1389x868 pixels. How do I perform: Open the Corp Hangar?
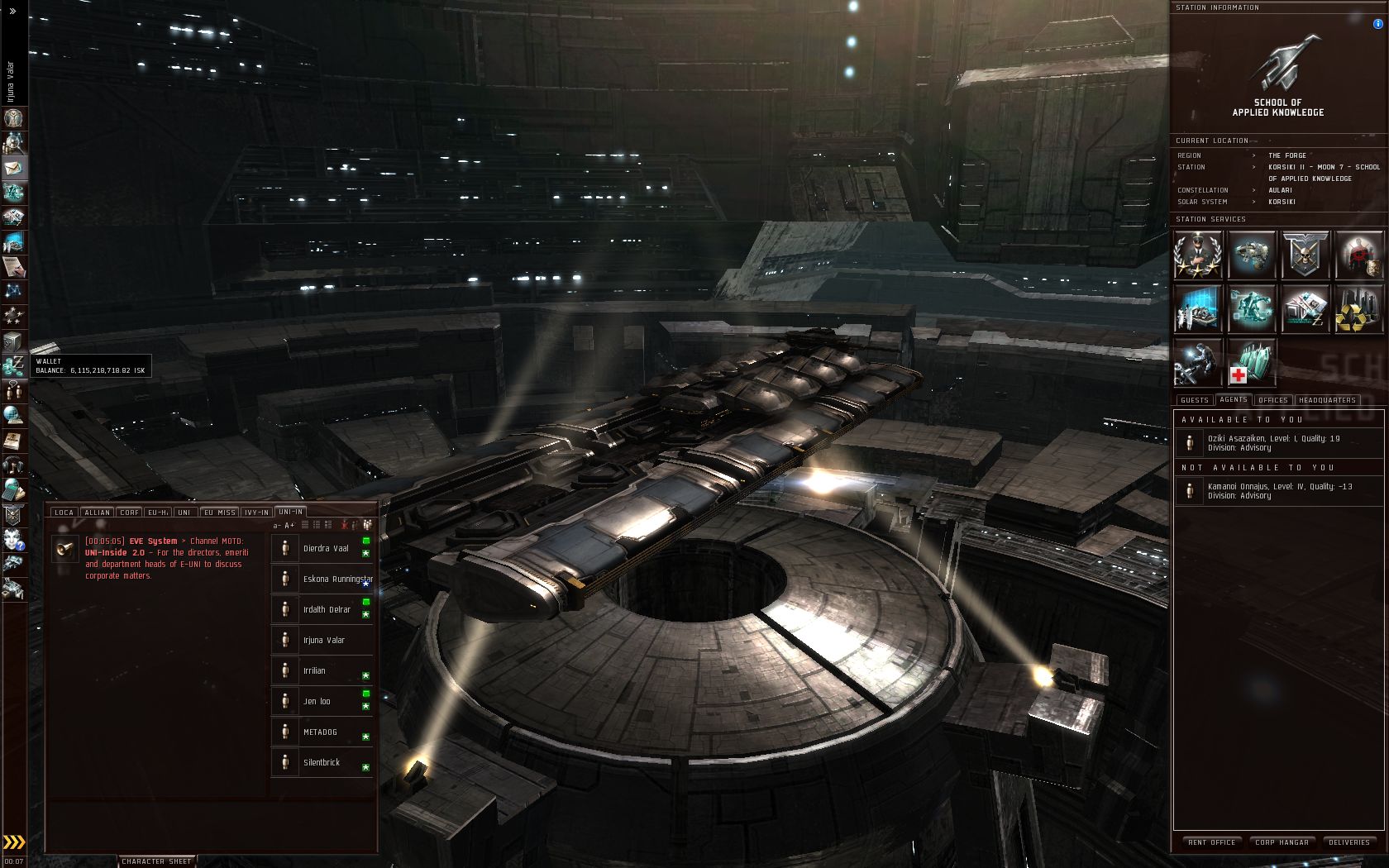[x=1282, y=842]
